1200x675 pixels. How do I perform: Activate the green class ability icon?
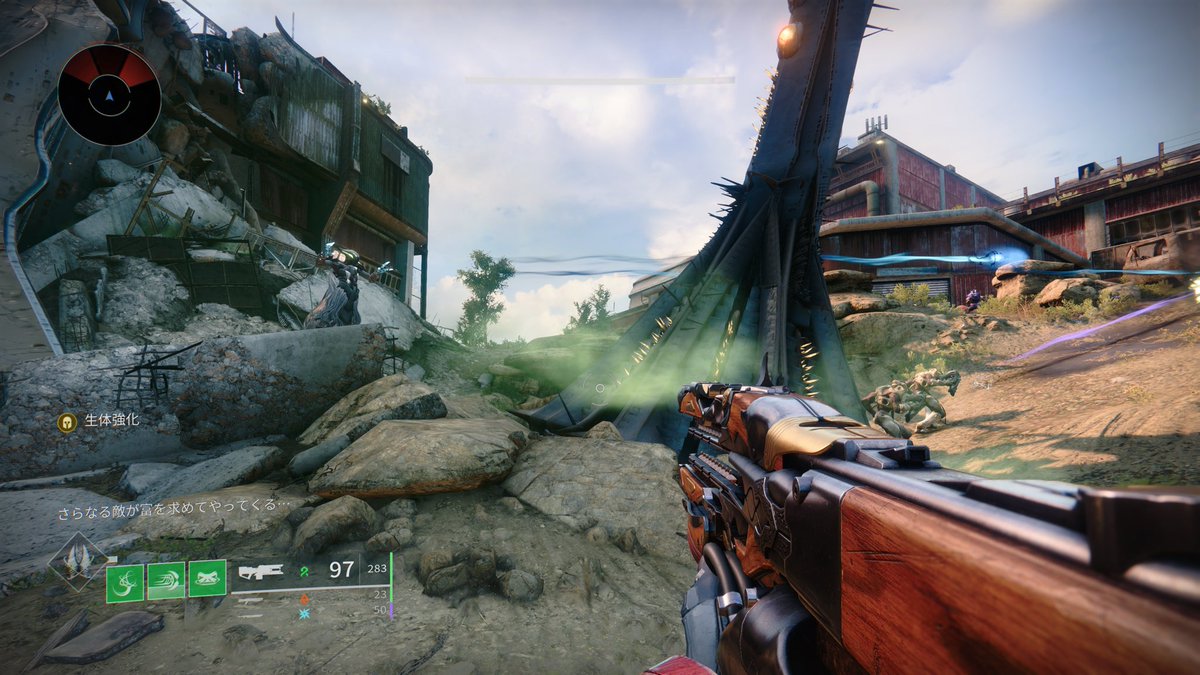[x=207, y=581]
